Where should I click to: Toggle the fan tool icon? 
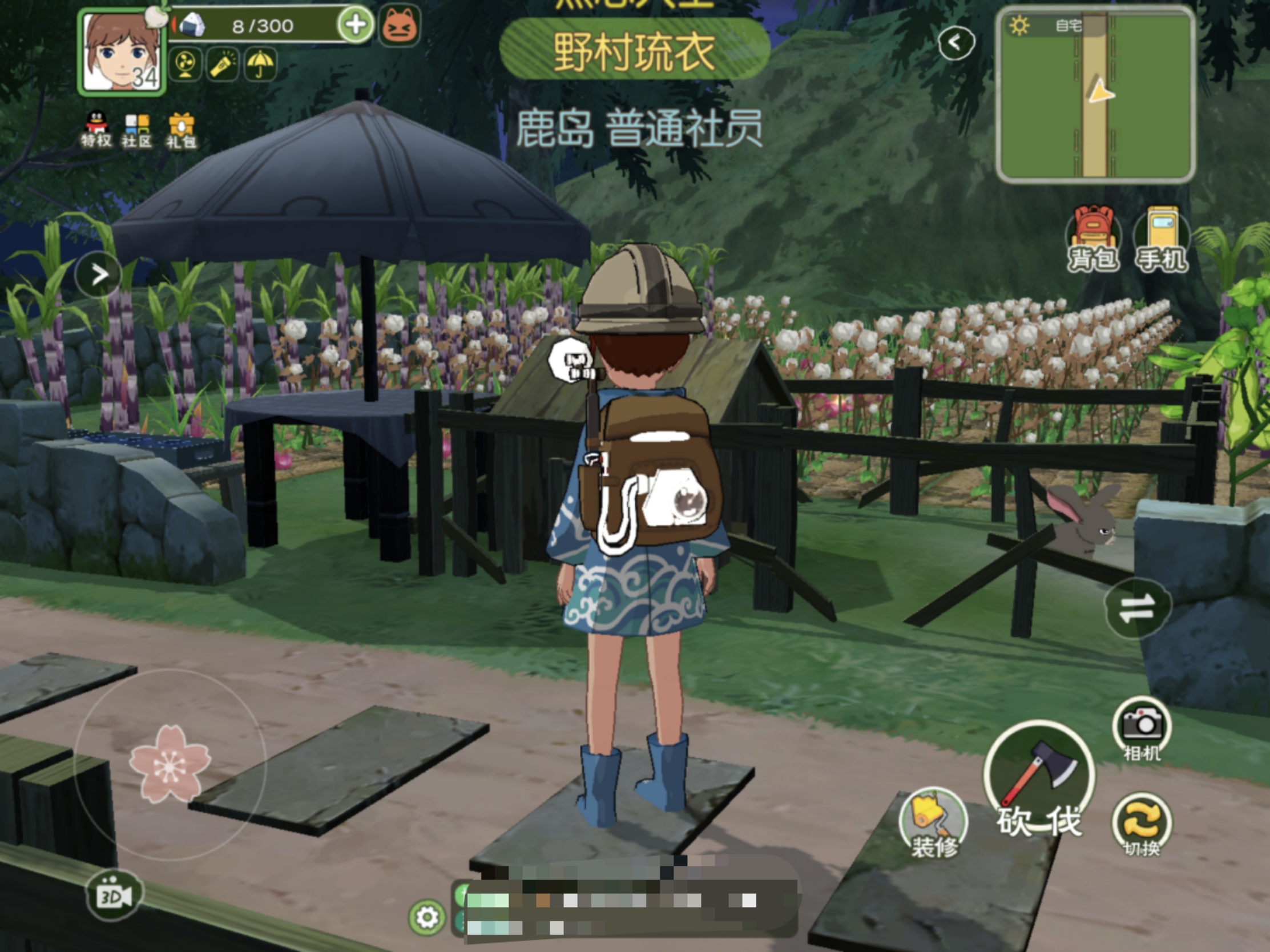click(x=186, y=64)
